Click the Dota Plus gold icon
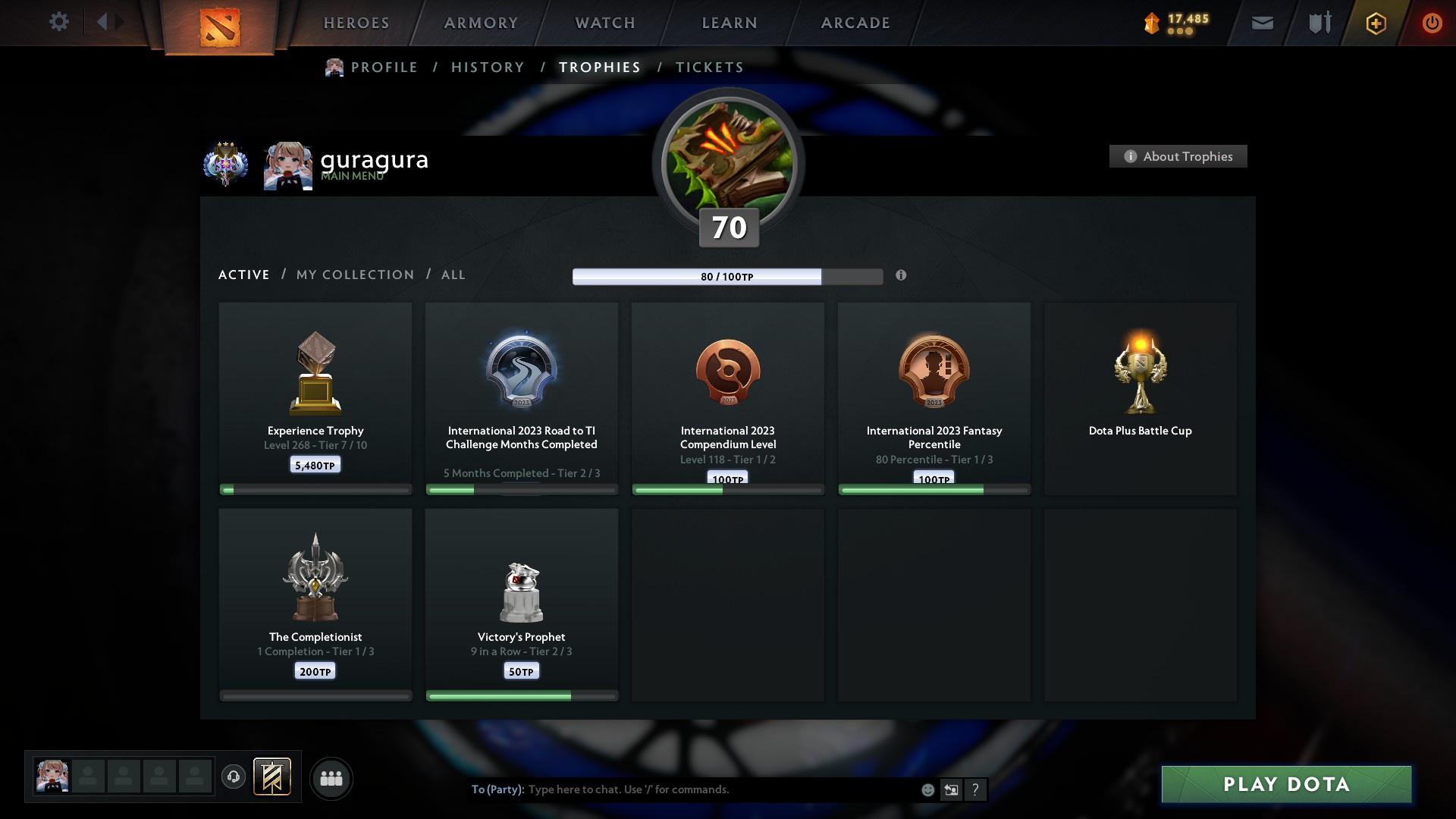Viewport: 1456px width, 819px height. tap(1376, 23)
